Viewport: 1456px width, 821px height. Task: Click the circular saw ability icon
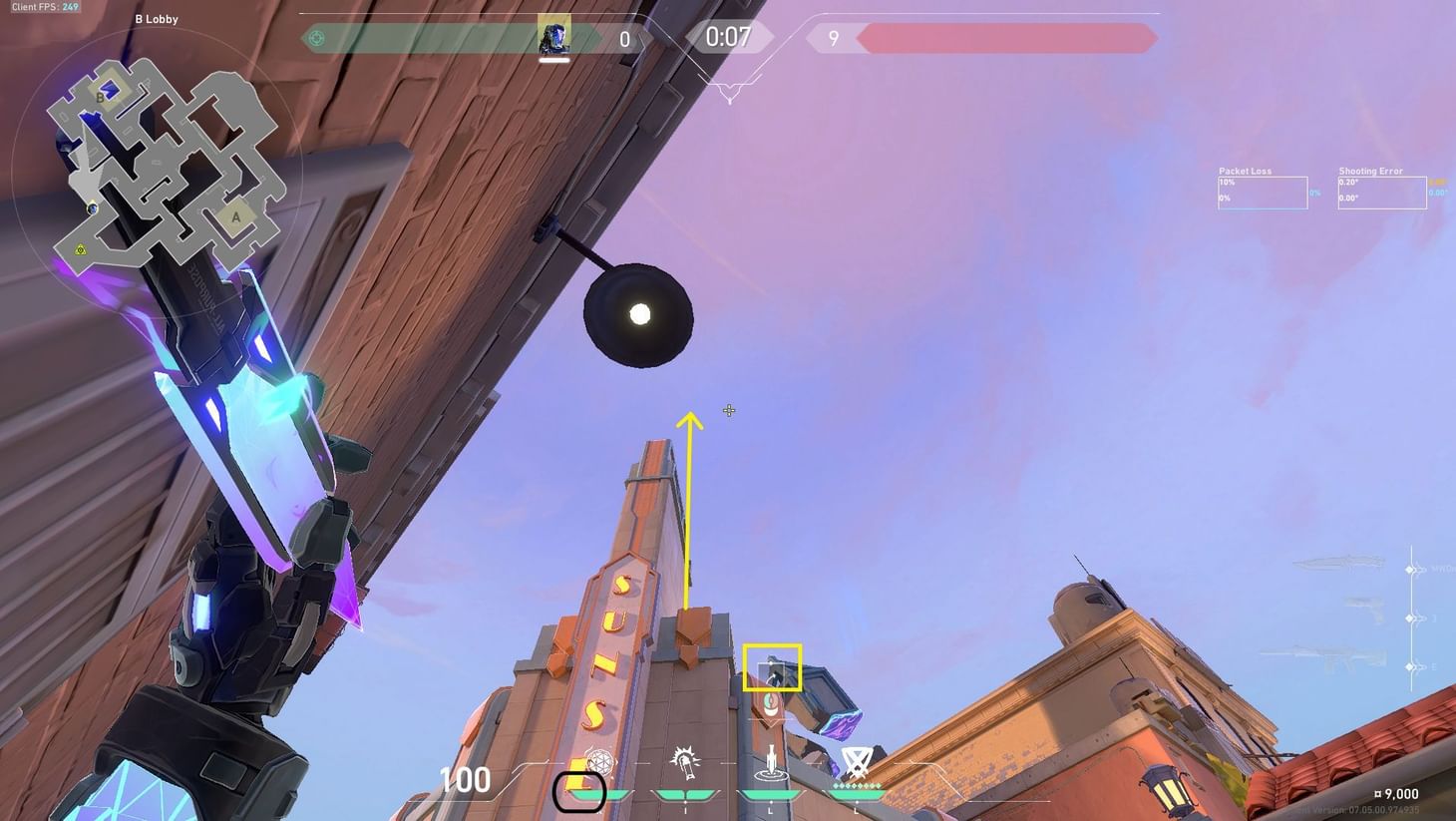pos(685,760)
